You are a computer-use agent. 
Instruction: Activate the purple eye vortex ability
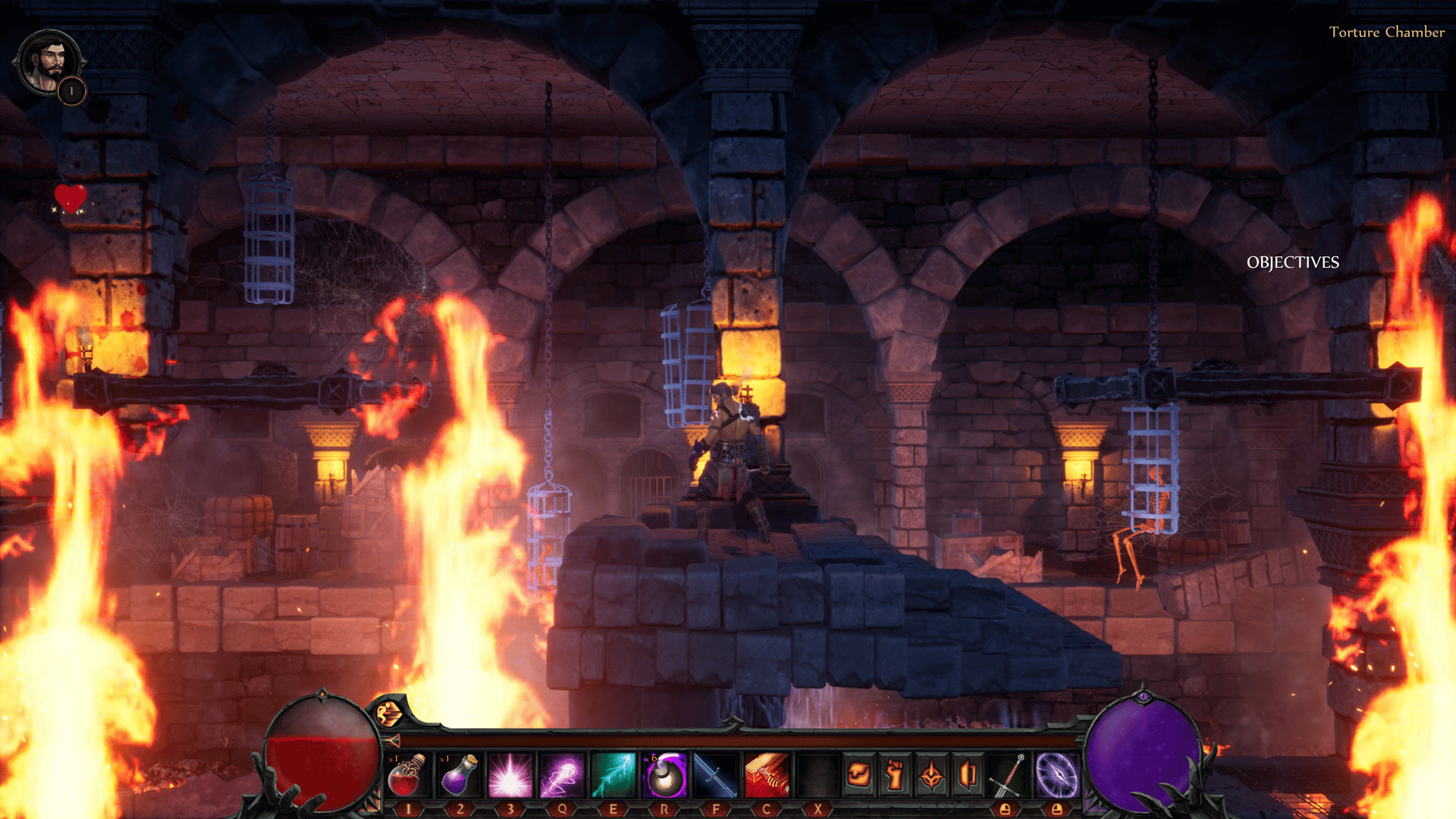[x=1056, y=775]
